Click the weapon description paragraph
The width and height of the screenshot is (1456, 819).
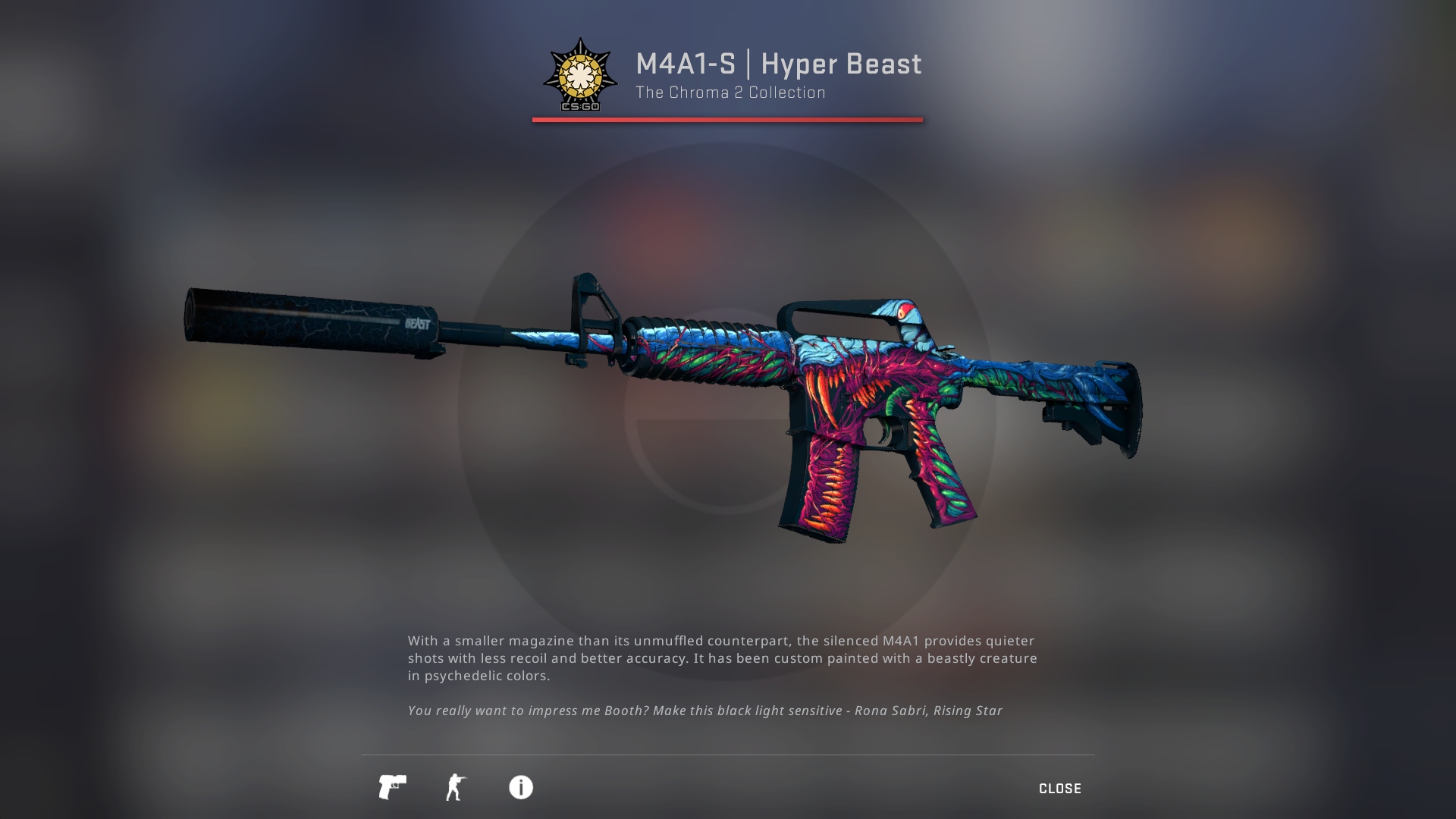click(x=720, y=658)
